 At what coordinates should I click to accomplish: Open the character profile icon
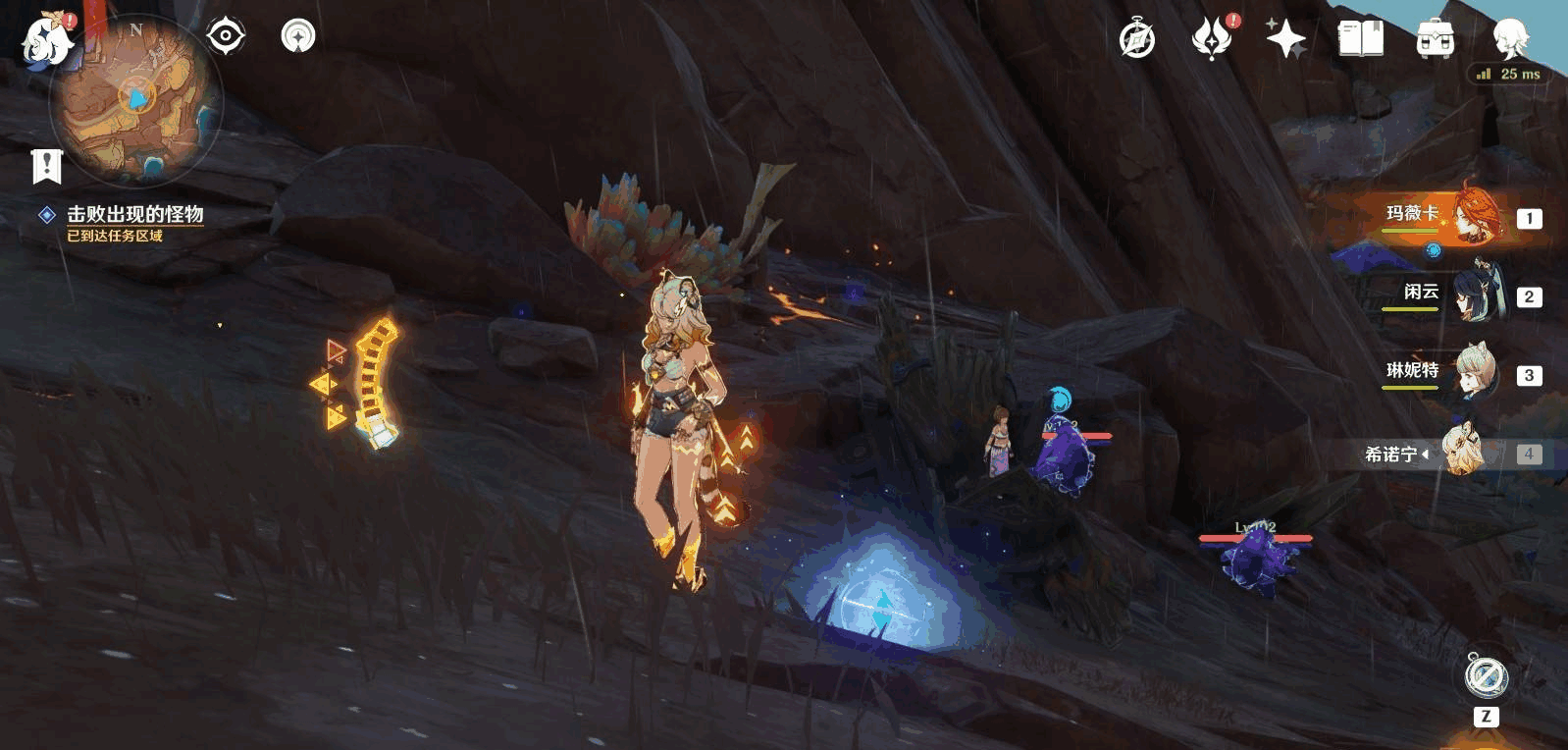(1509, 39)
